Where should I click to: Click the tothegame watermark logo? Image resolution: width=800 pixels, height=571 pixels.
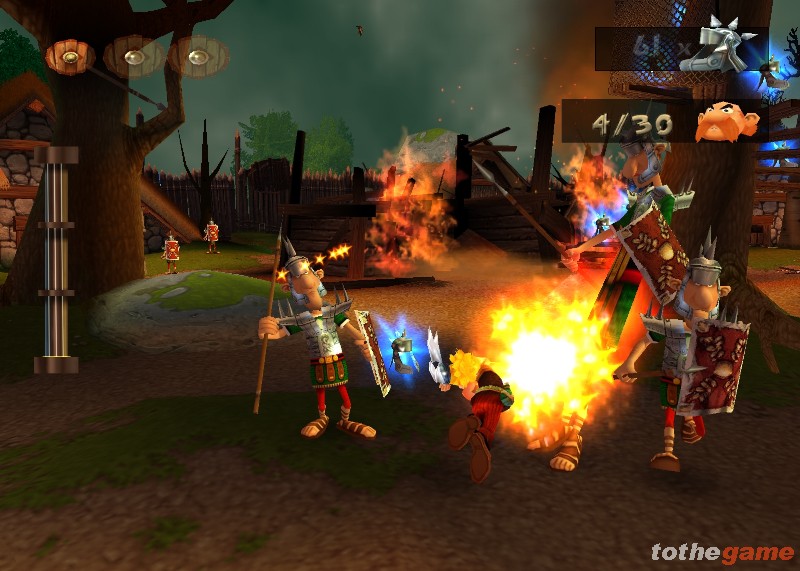pyautogui.click(x=722, y=552)
